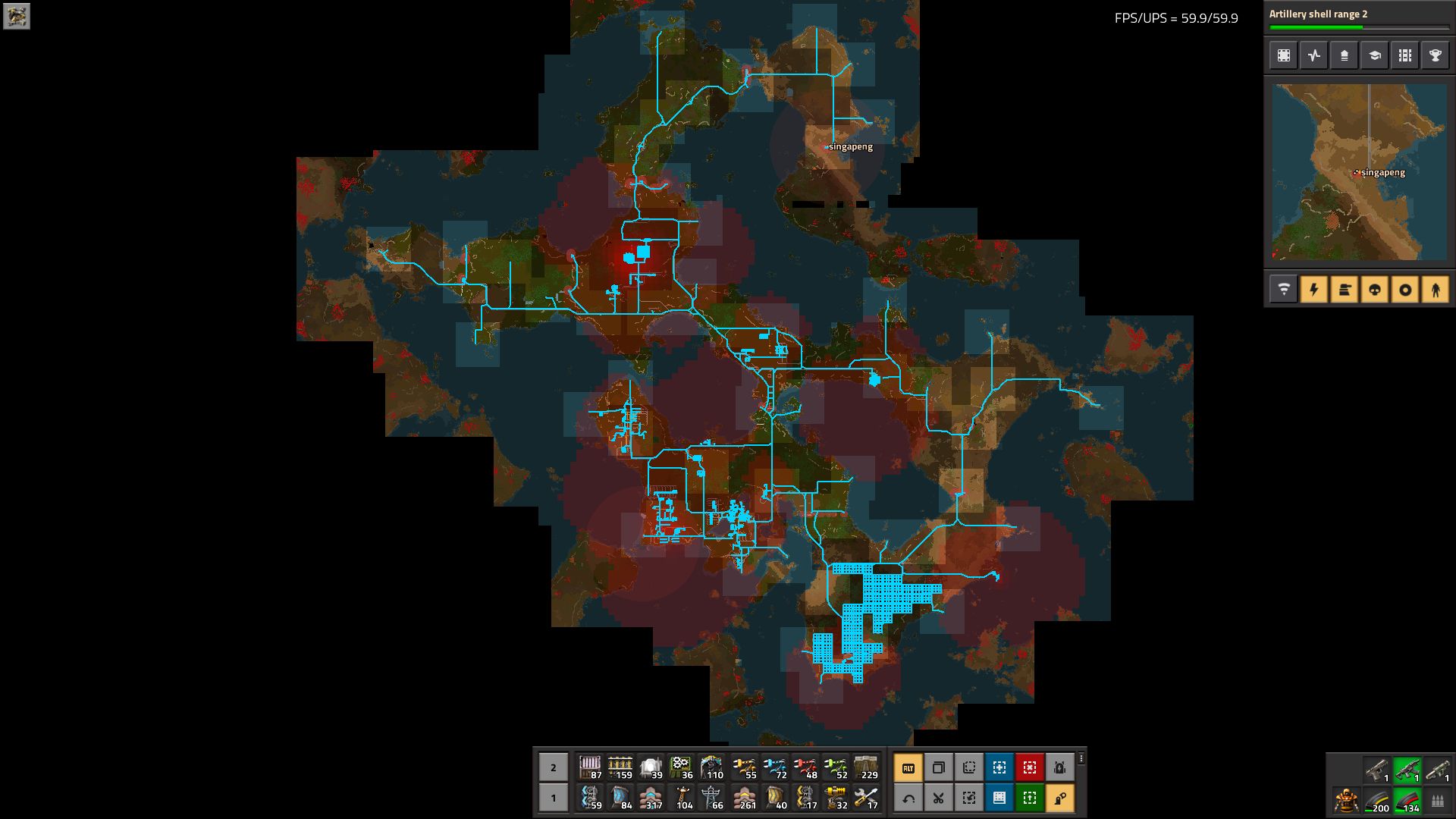
Task: Toggle alt-mode with the ALT button
Action: click(x=908, y=767)
